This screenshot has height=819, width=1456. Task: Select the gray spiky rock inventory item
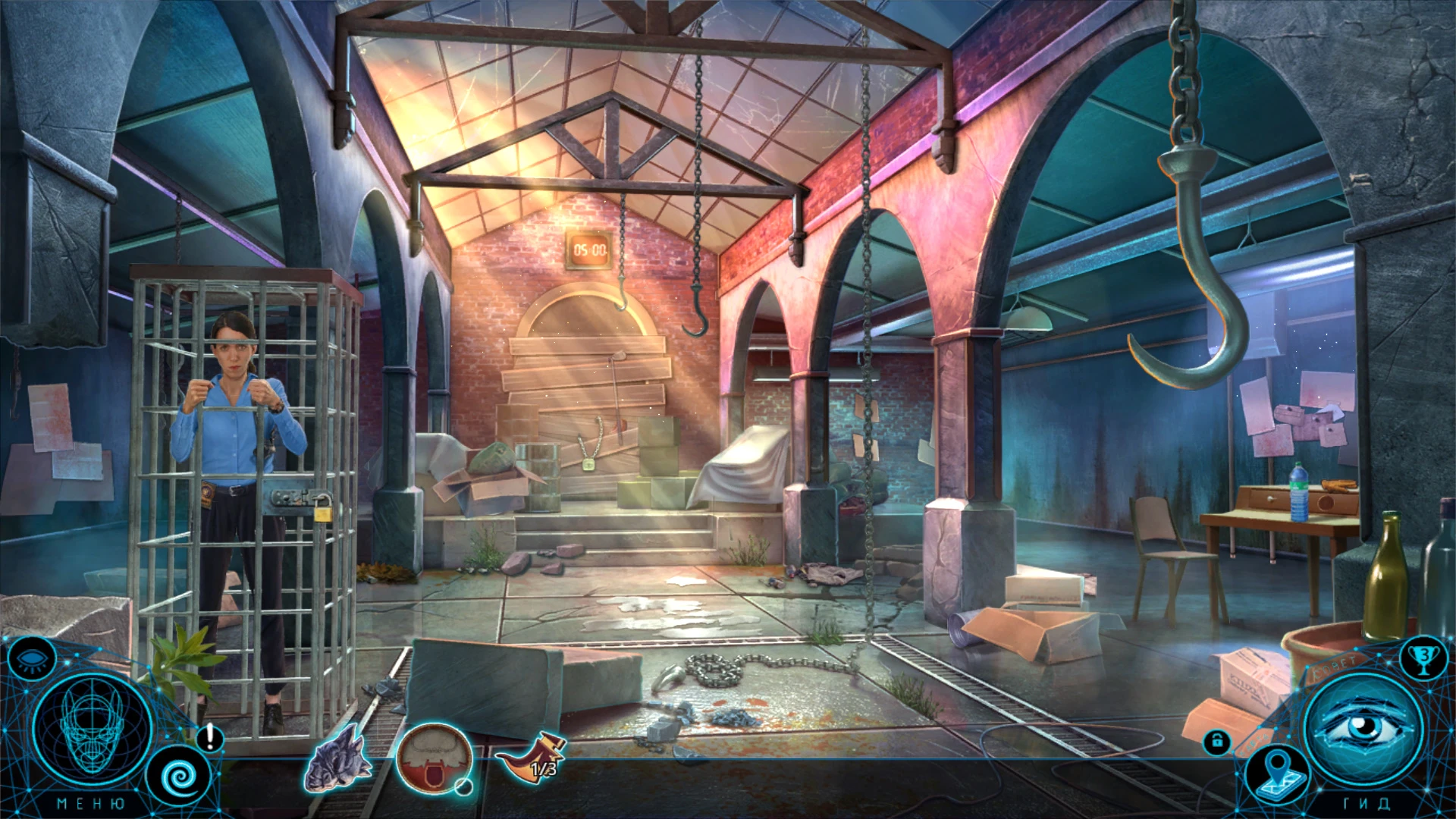pos(338,758)
